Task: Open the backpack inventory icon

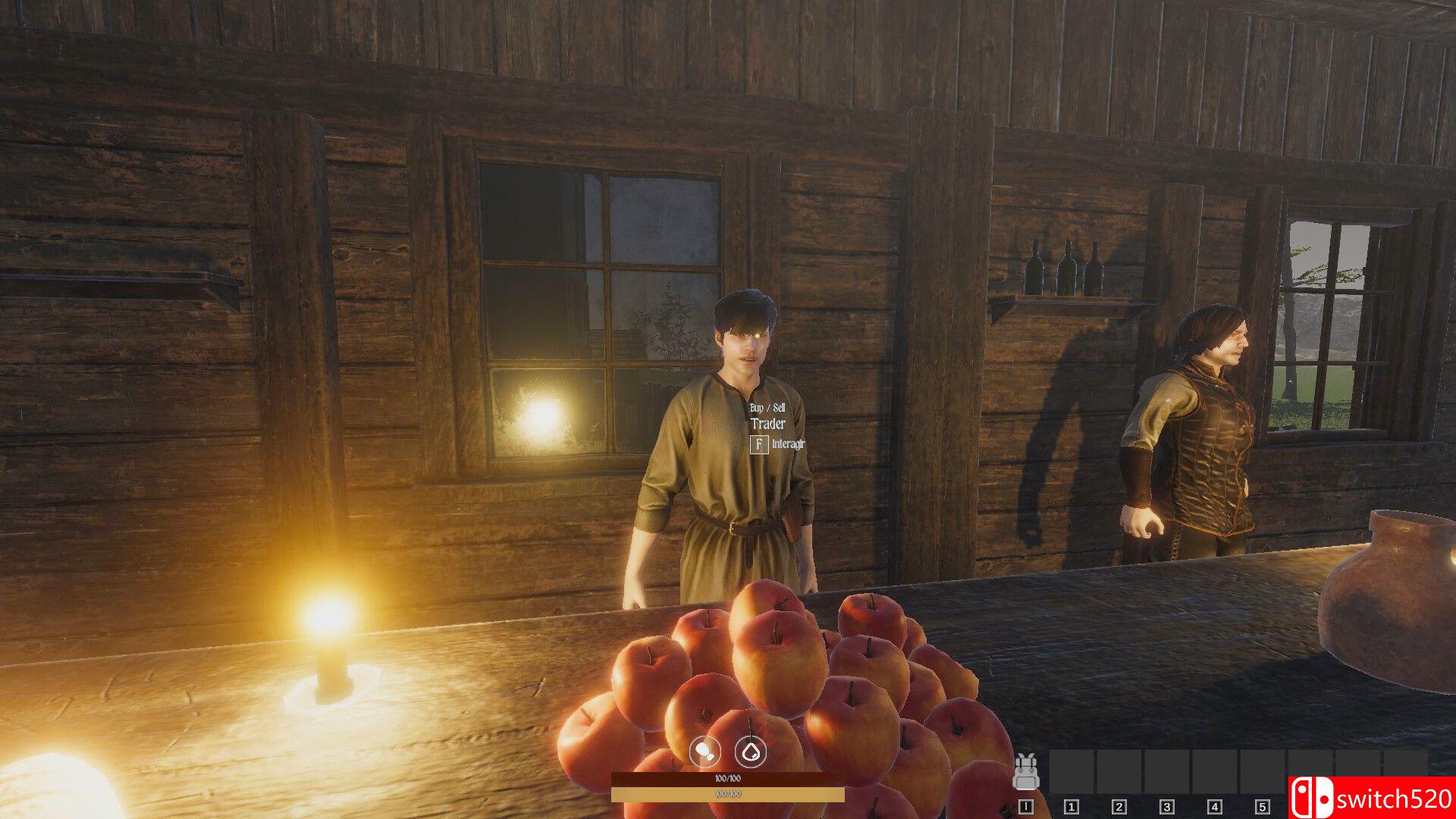Action: pyautogui.click(x=1025, y=772)
